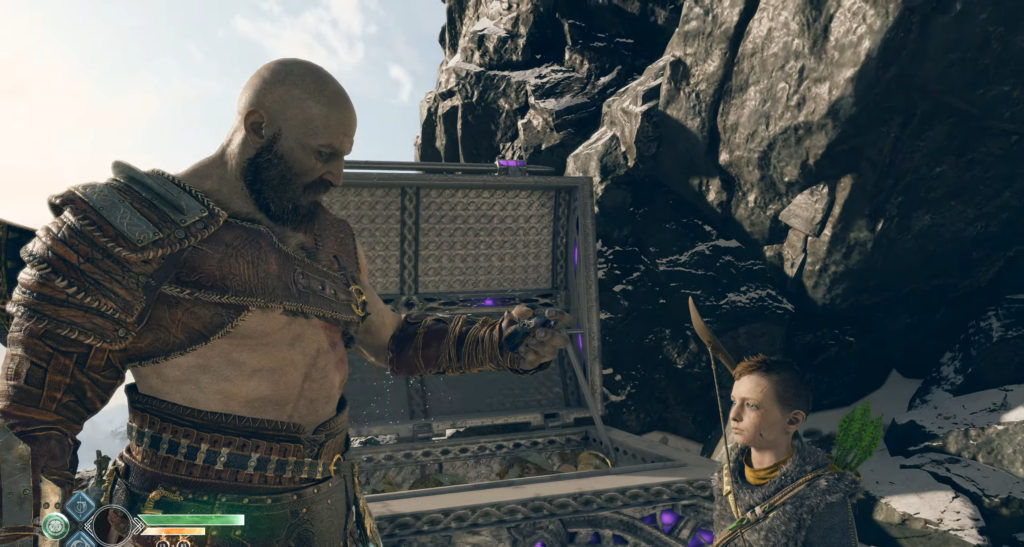The width and height of the screenshot is (1024, 547).
Task: Select the upper blue diamond runic attack icon
Action: click(x=79, y=505)
